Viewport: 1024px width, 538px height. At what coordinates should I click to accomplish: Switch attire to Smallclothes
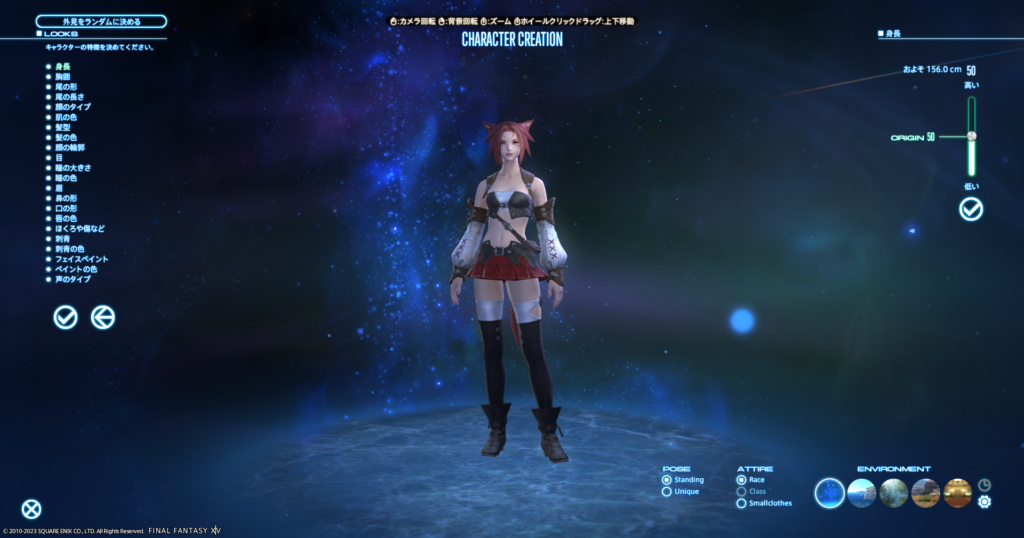(x=741, y=503)
